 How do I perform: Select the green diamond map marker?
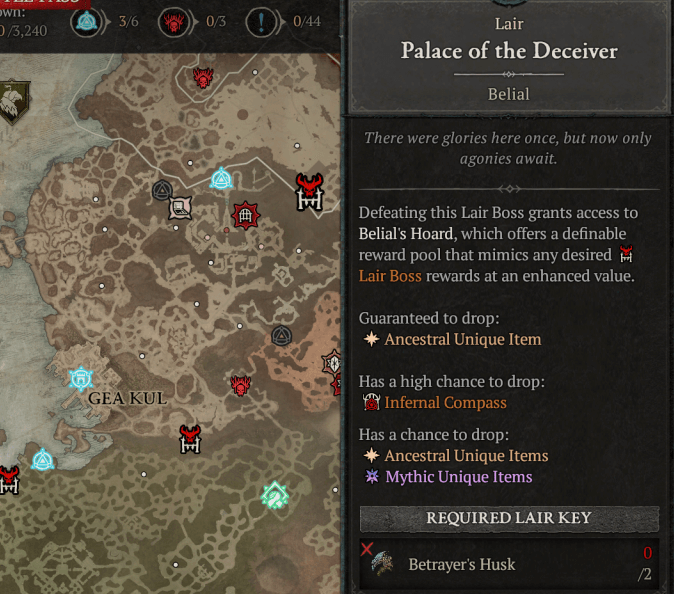275,494
